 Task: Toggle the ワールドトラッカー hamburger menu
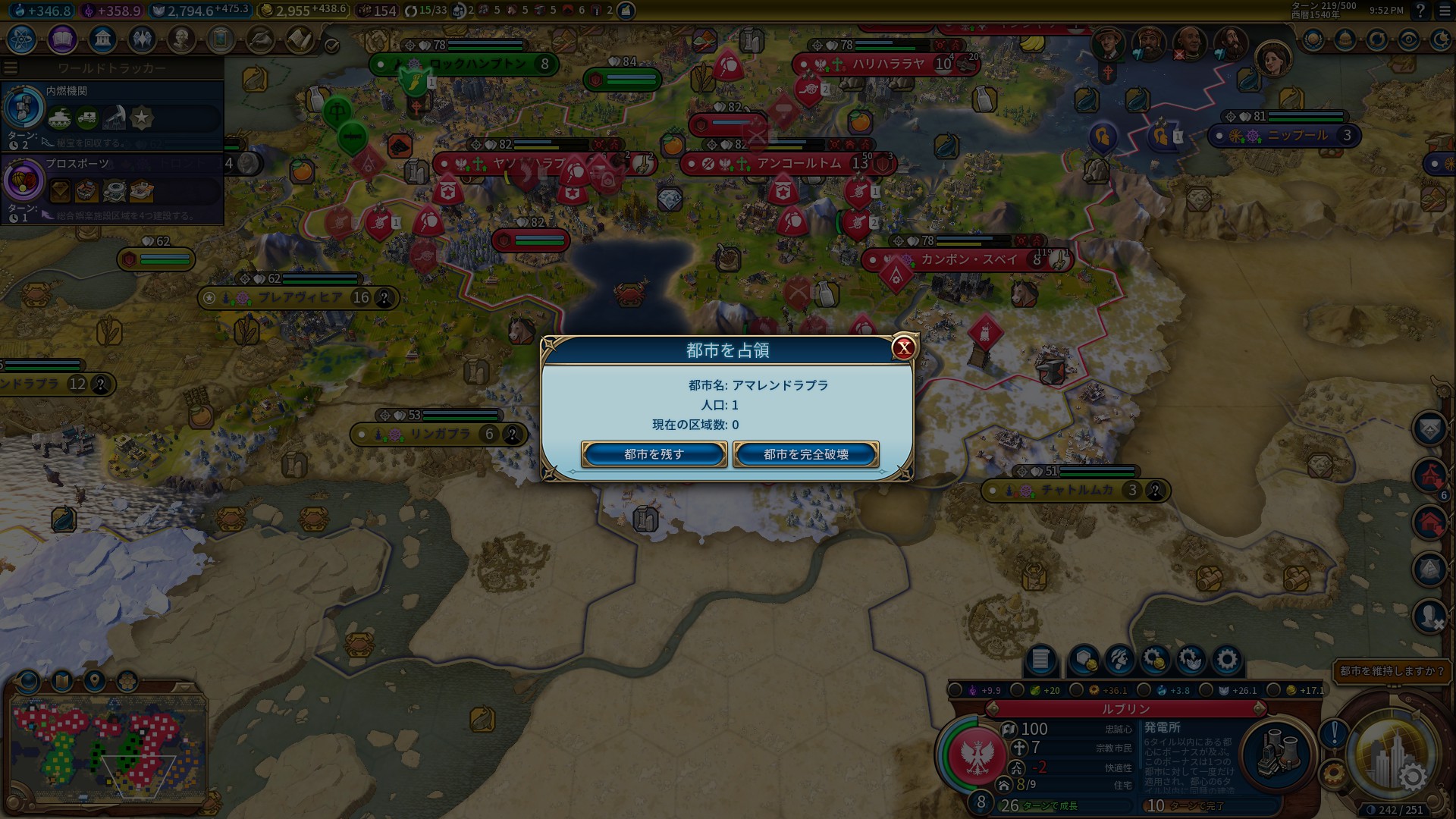coord(11,68)
